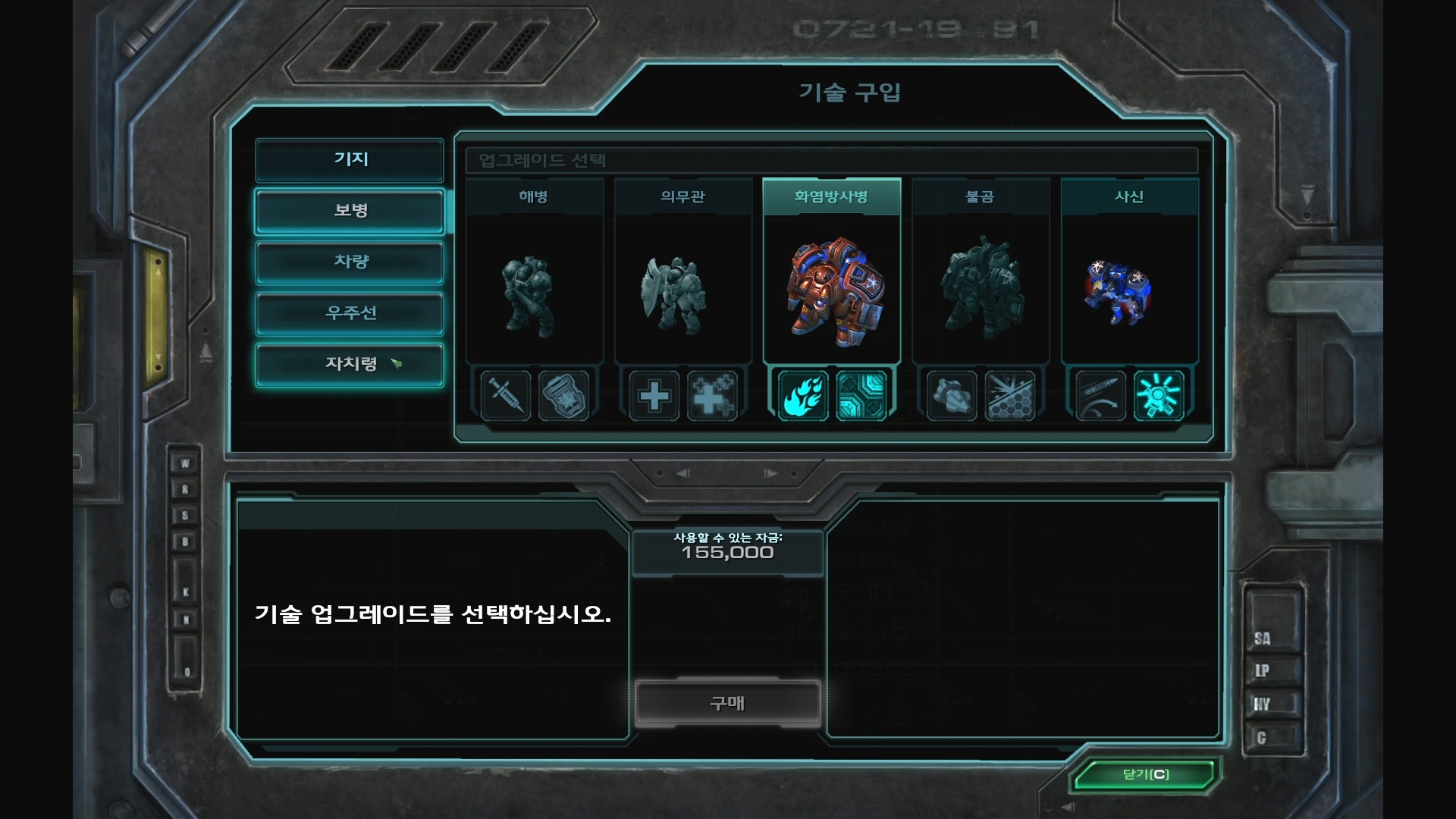This screenshot has height=819, width=1456.
Task: Choose the teal armor plating firebat upgrade
Action: 861,395
